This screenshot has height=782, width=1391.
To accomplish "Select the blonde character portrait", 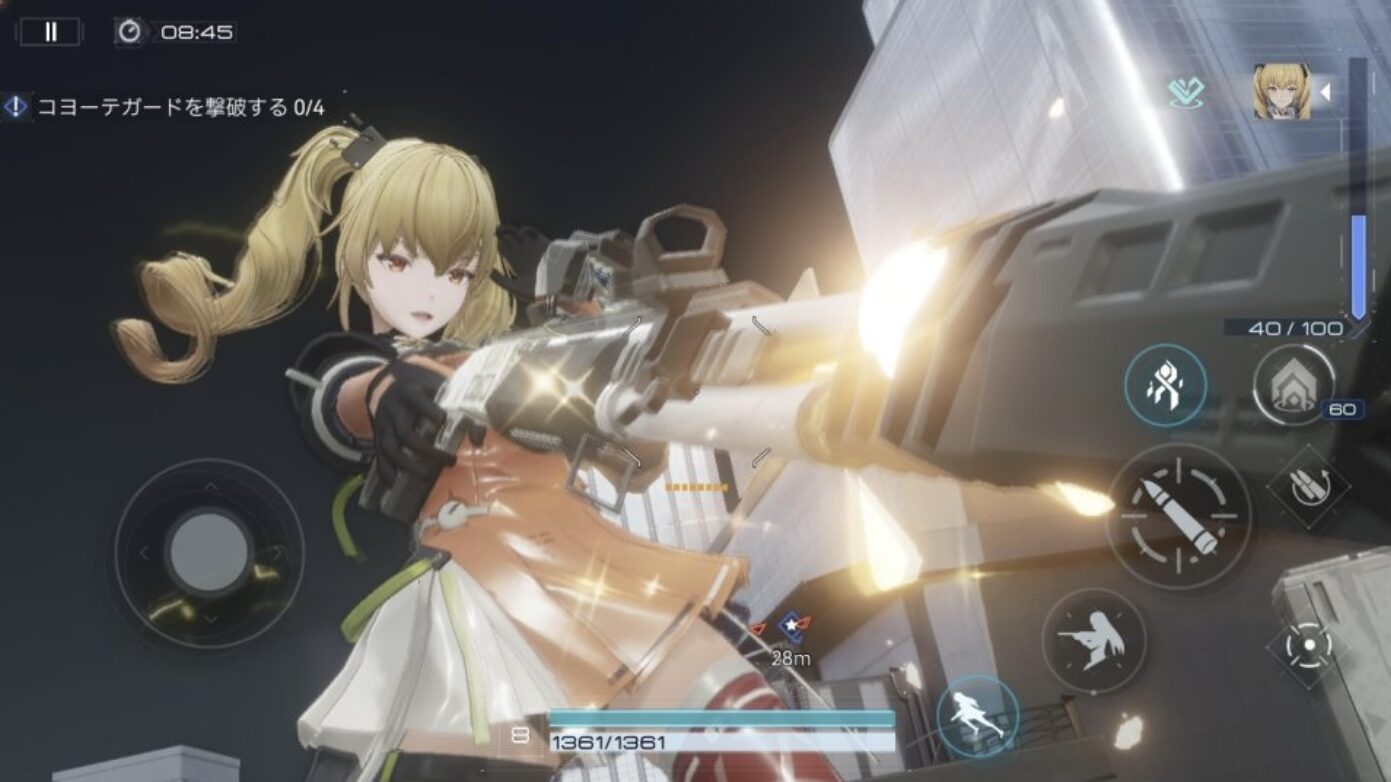I will (x=1281, y=92).
